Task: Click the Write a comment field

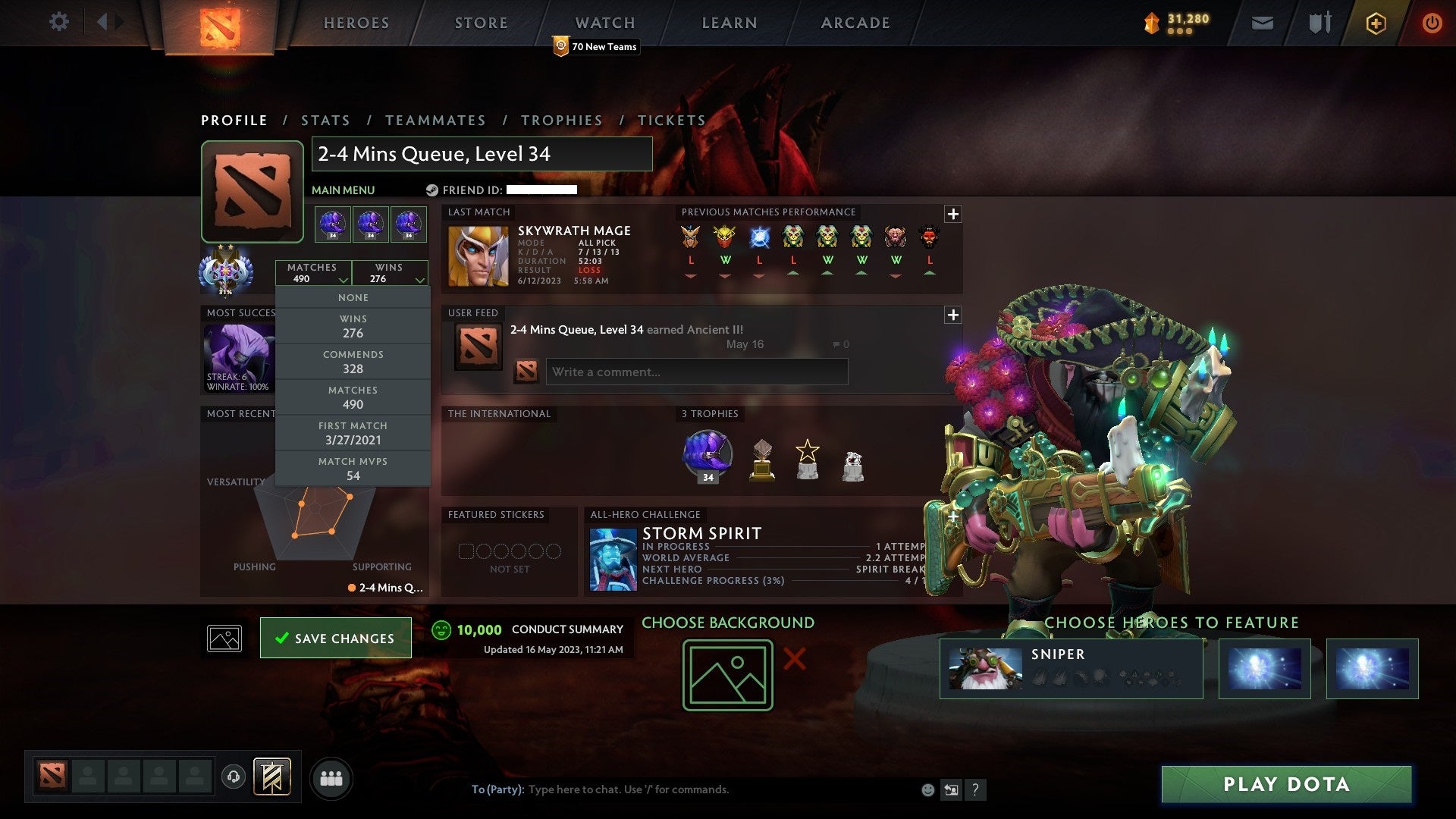Action: coord(696,372)
